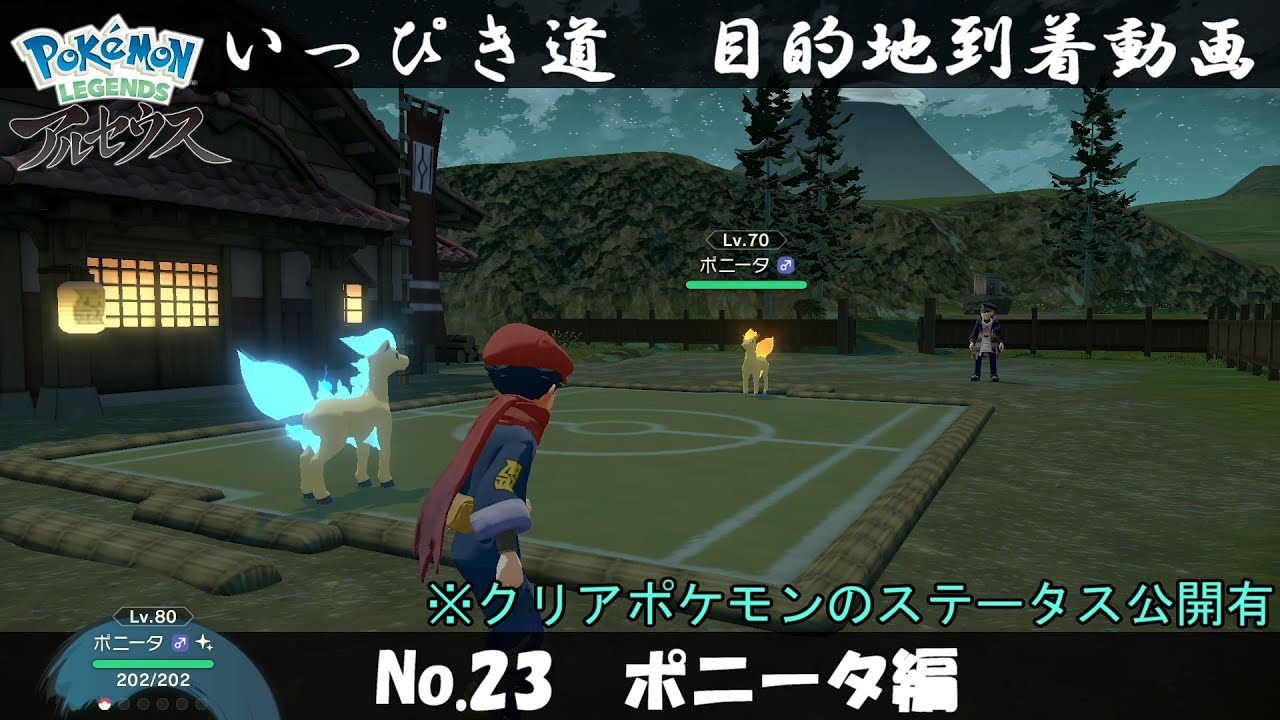This screenshot has height=720, width=1280.
Task: Select the second empty party slot dot
Action: click(124, 703)
